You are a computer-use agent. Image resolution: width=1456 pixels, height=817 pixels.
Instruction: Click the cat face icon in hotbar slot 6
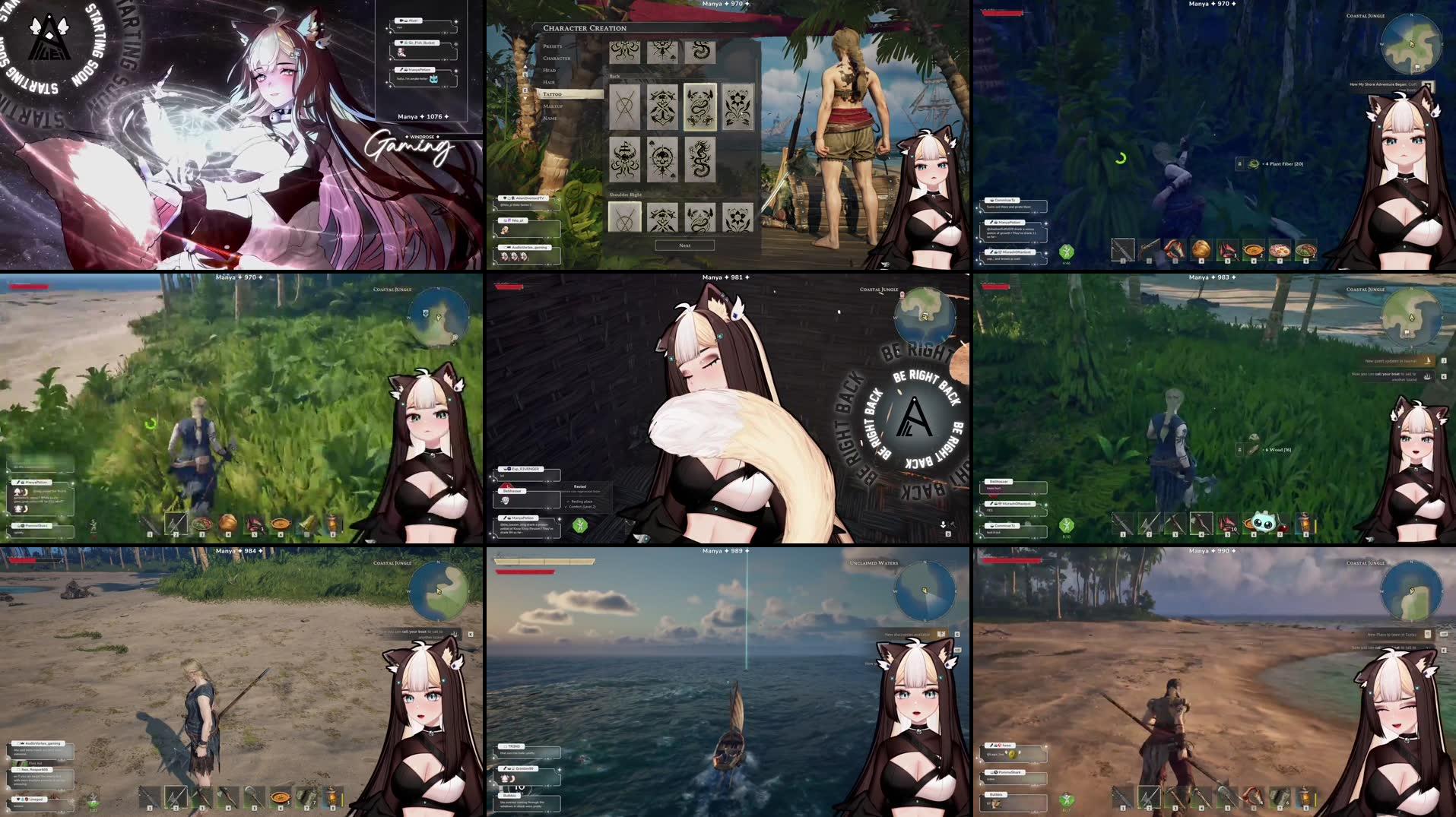click(x=1264, y=523)
